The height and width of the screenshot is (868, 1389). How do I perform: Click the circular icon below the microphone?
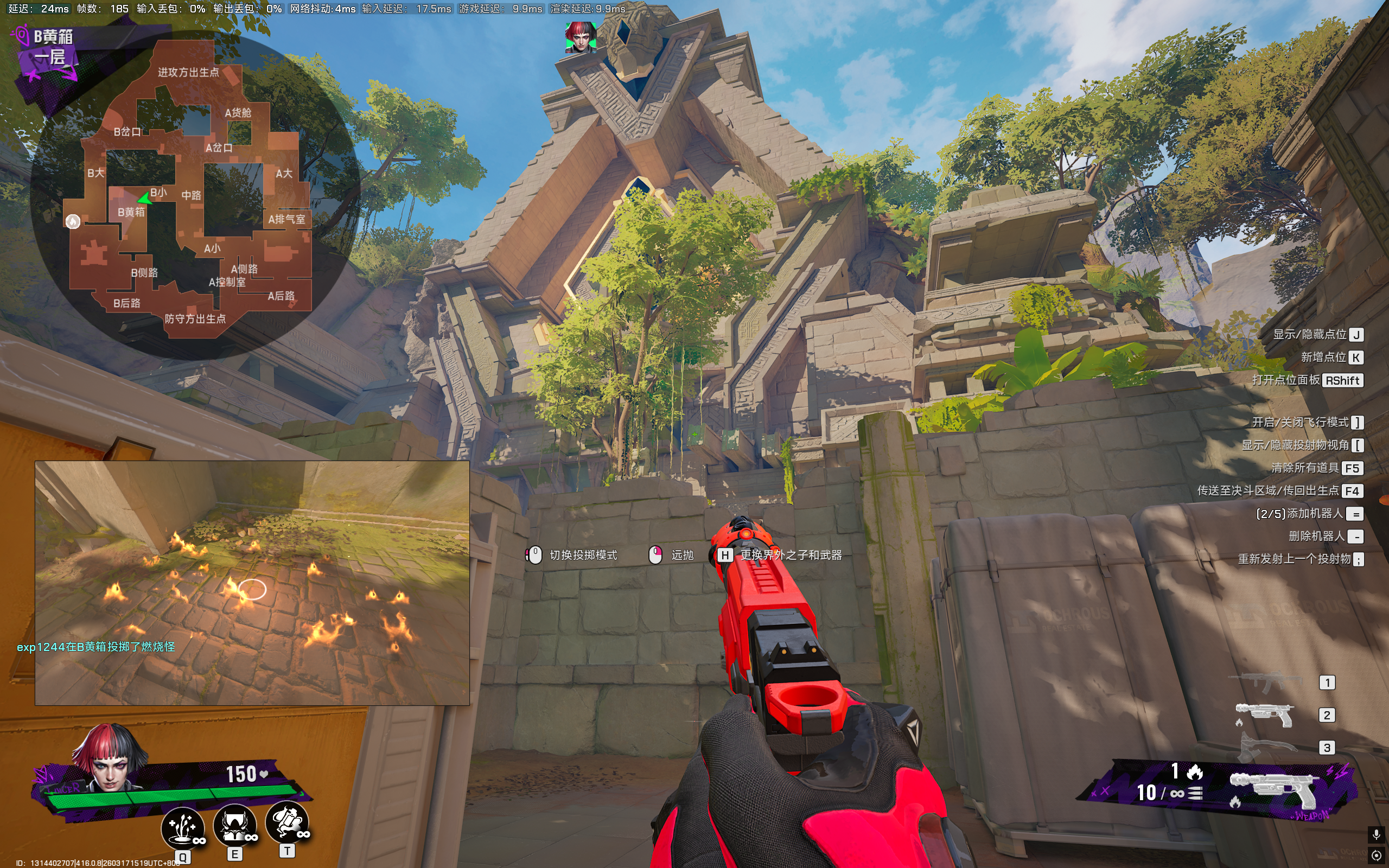[1376, 856]
